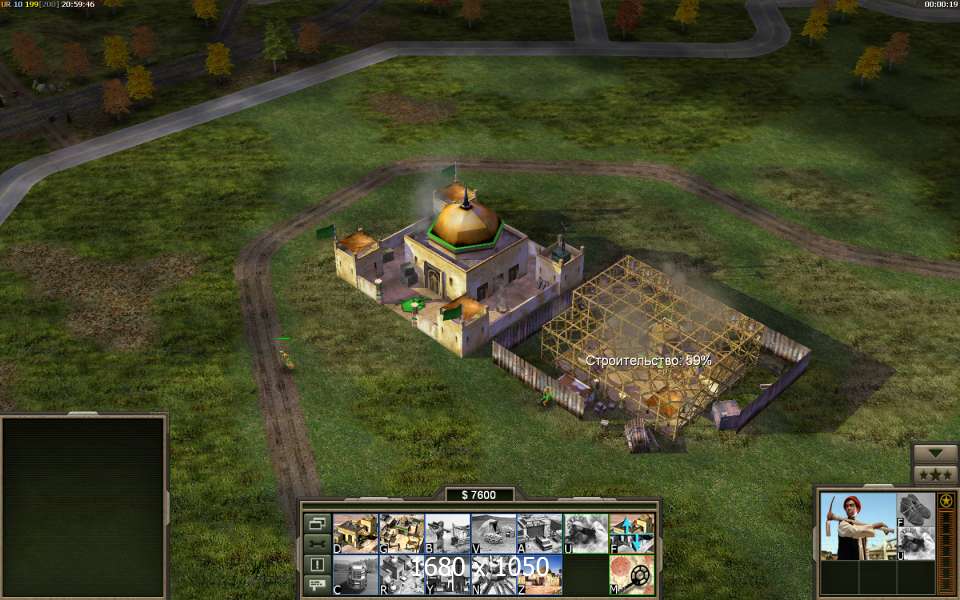Click the build icon marked U in command bar

(586, 533)
